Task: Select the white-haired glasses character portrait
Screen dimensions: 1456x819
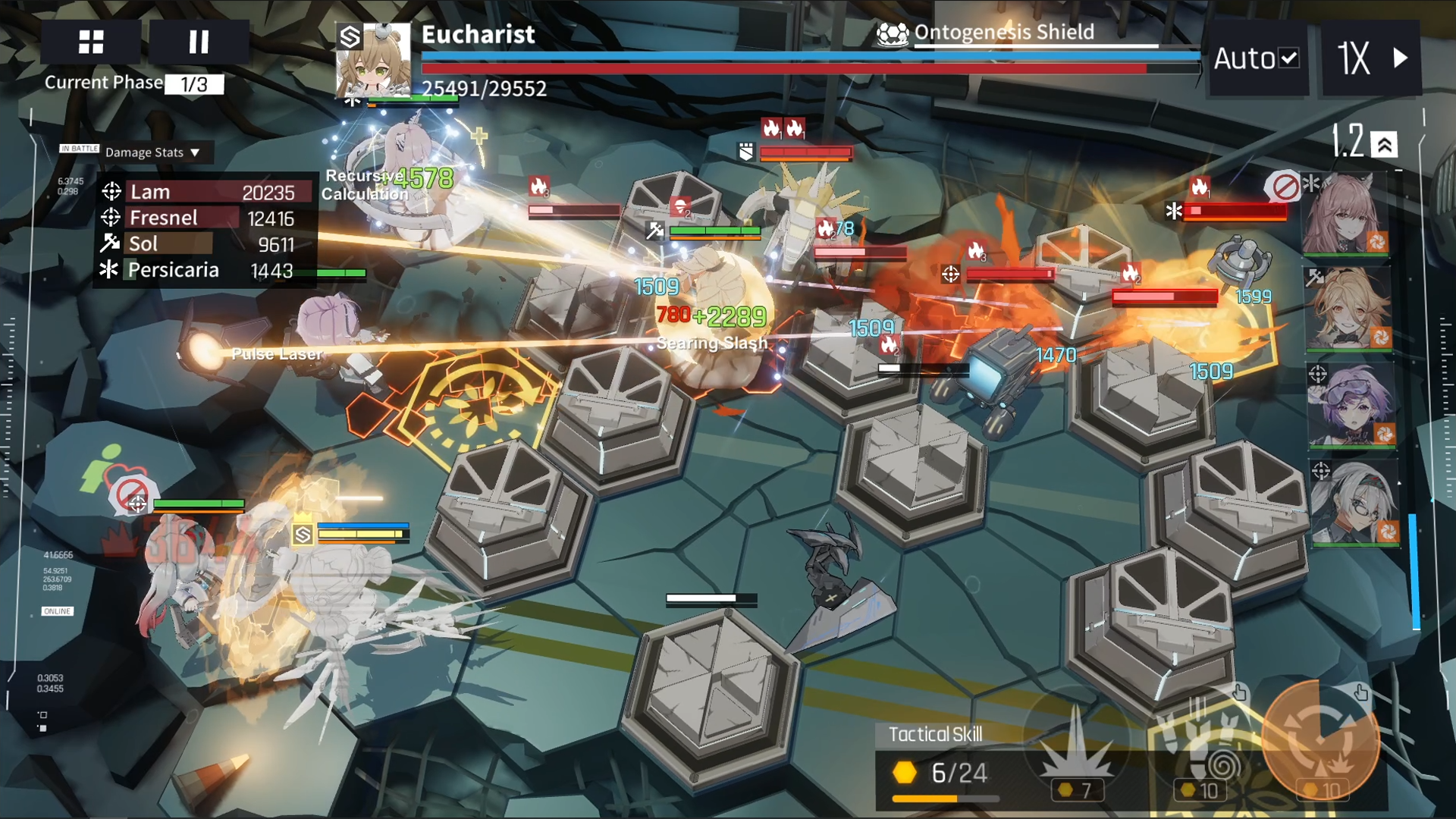Action: (1353, 503)
